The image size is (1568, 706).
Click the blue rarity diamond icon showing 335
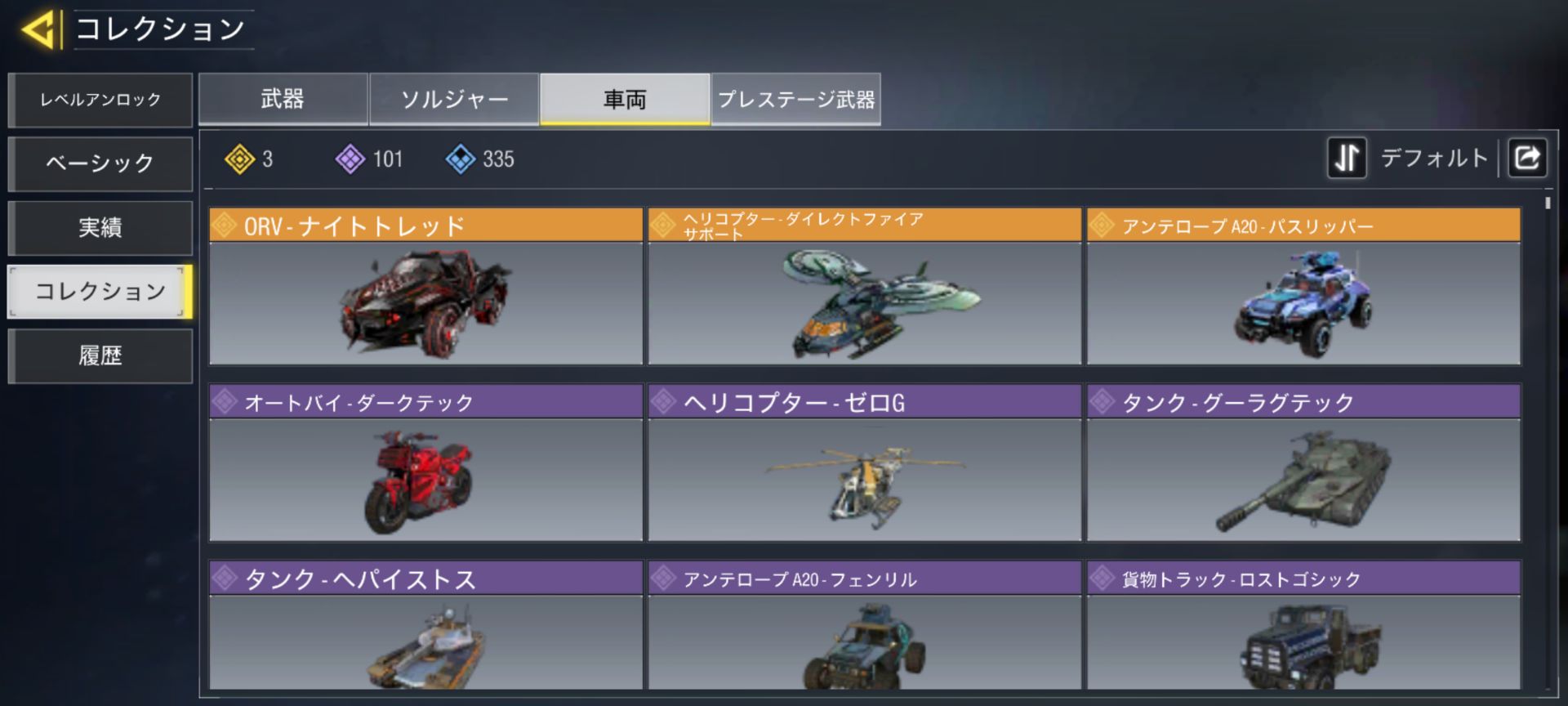[x=461, y=159]
